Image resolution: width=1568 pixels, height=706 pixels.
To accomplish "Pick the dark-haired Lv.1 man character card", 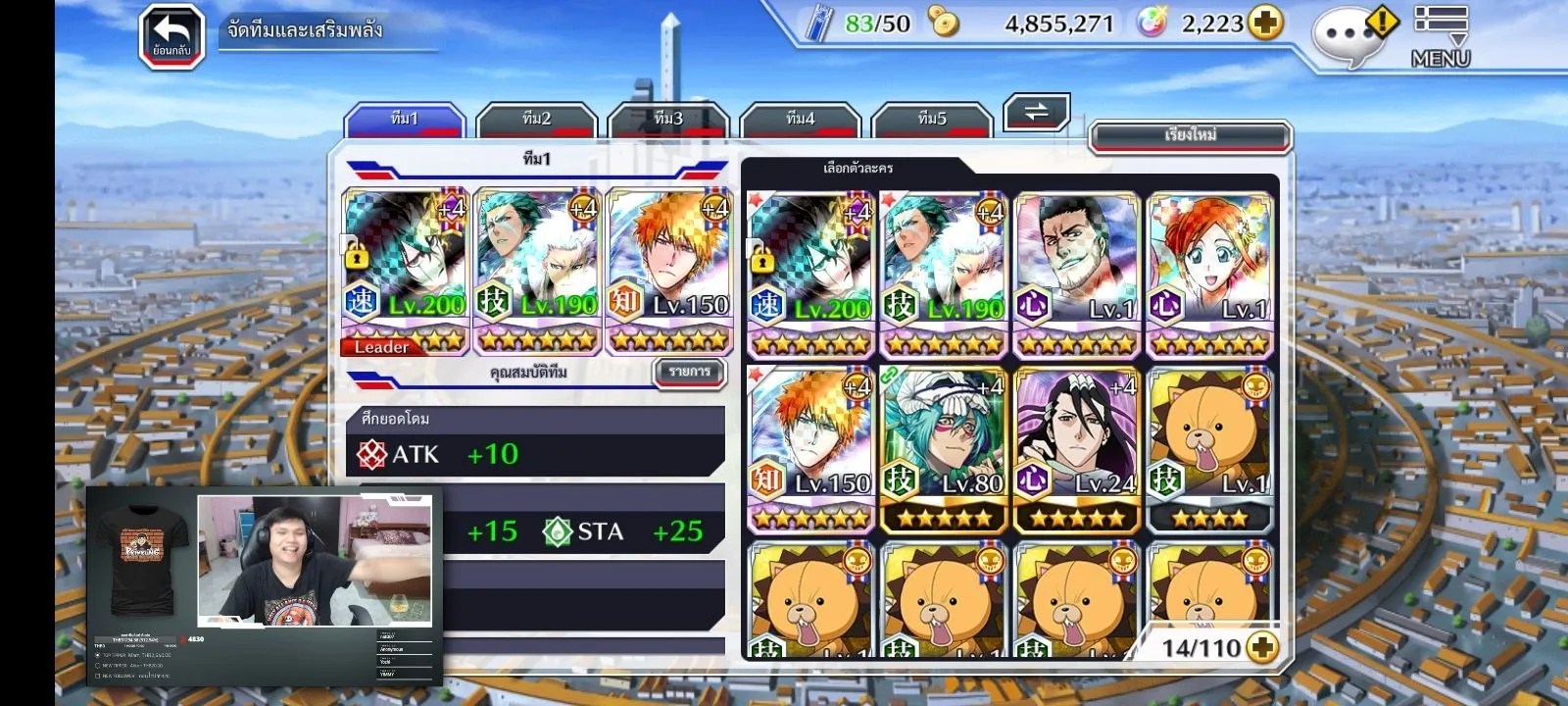I will pos(1077,275).
